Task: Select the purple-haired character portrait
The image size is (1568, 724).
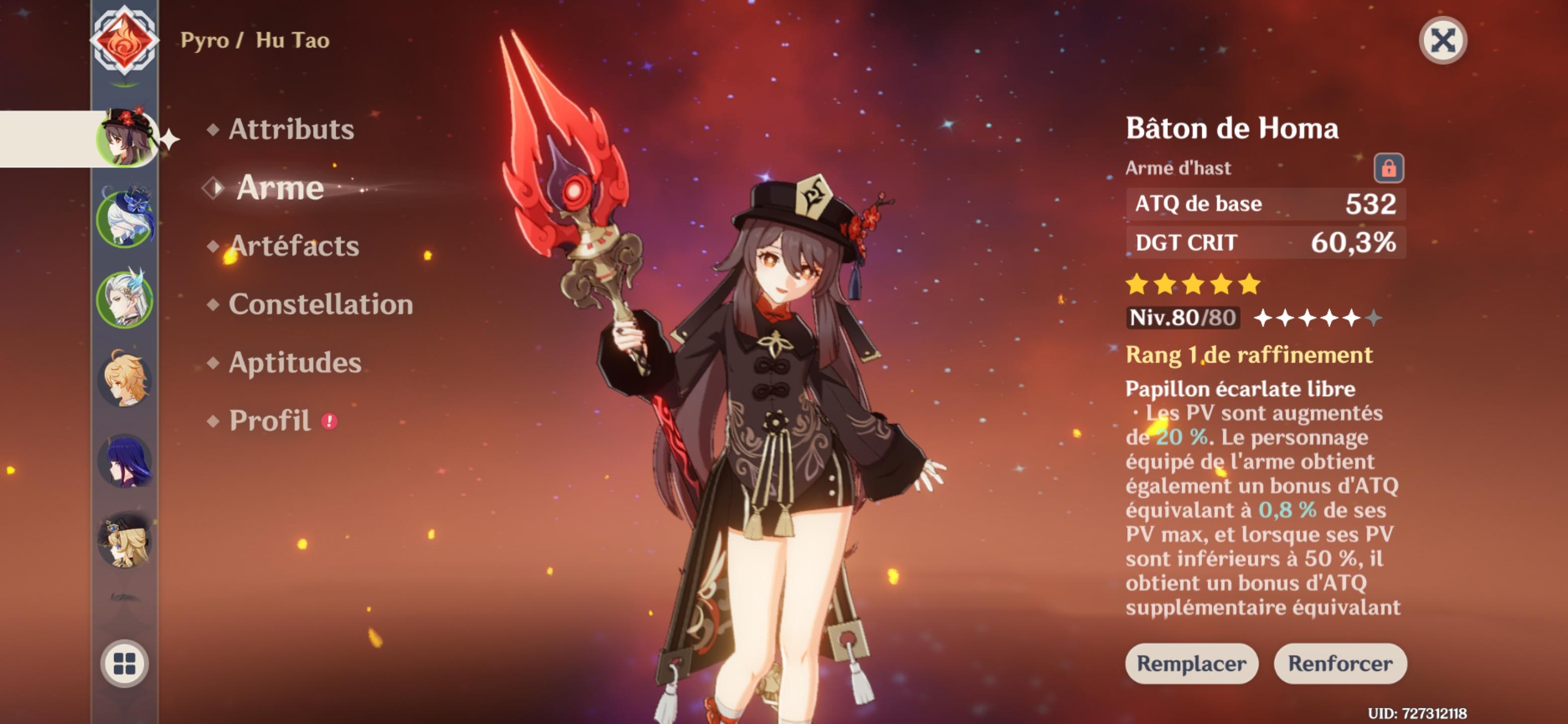Action: click(x=125, y=461)
